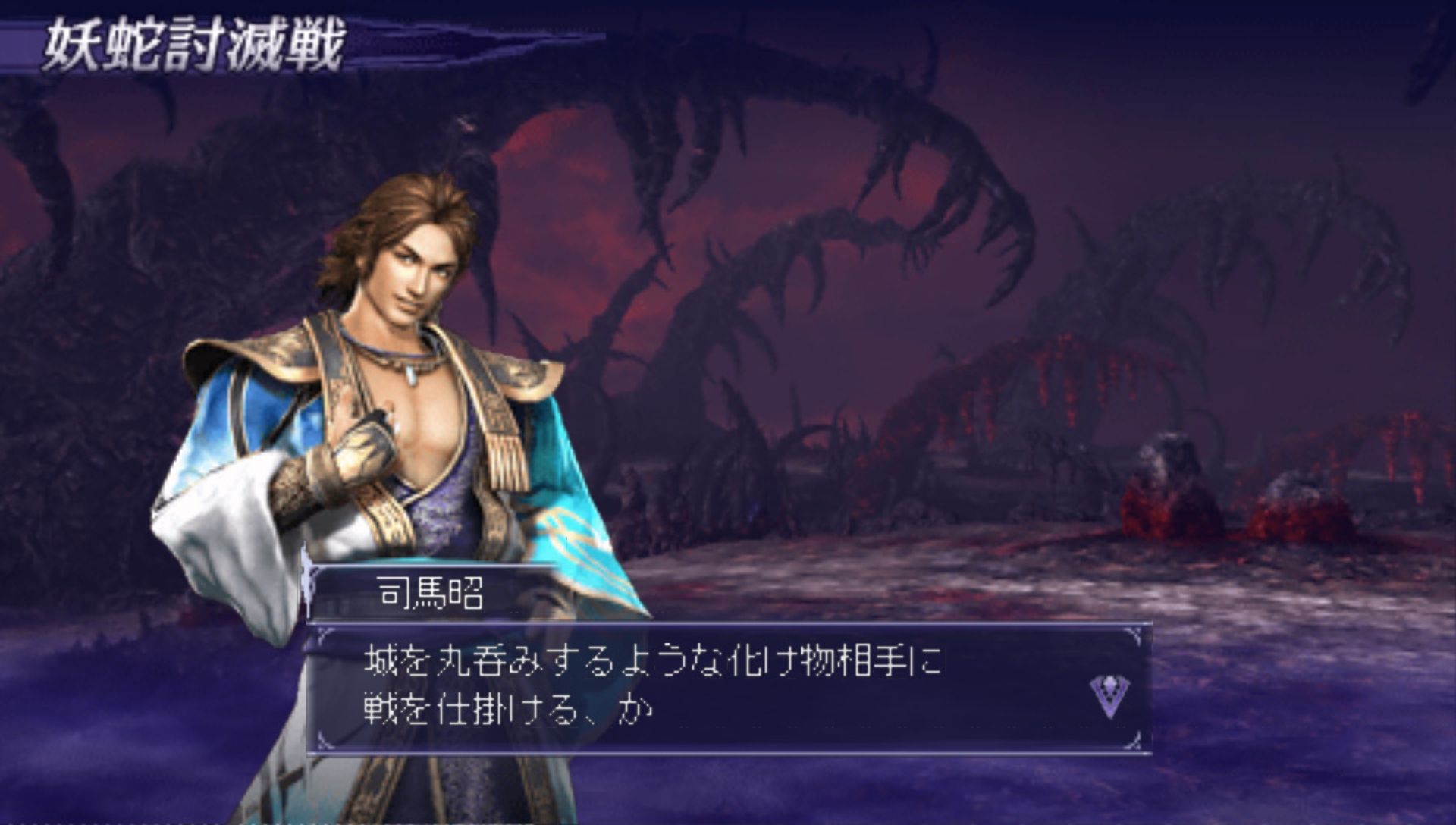Image resolution: width=1456 pixels, height=825 pixels.
Task: Select the 妖蛇討滅戦 stage title banner
Action: (x=193, y=45)
